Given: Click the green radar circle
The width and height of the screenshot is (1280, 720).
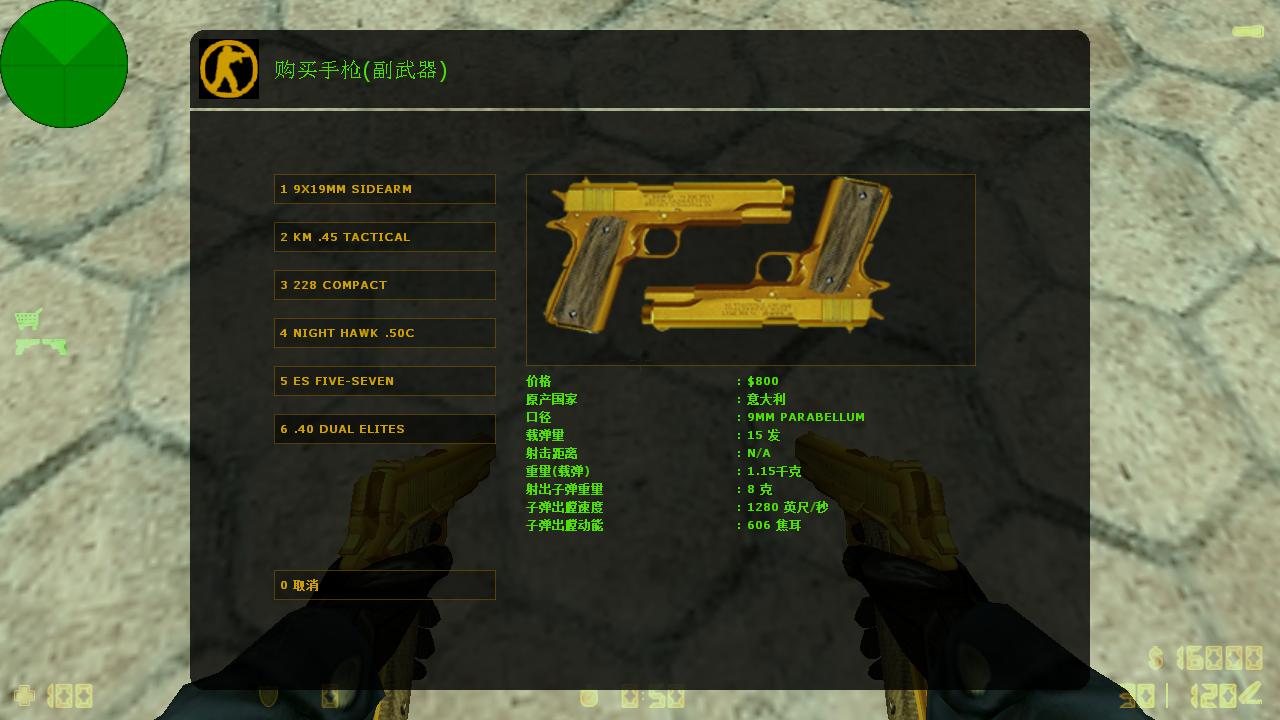Looking at the screenshot, I should (64, 64).
